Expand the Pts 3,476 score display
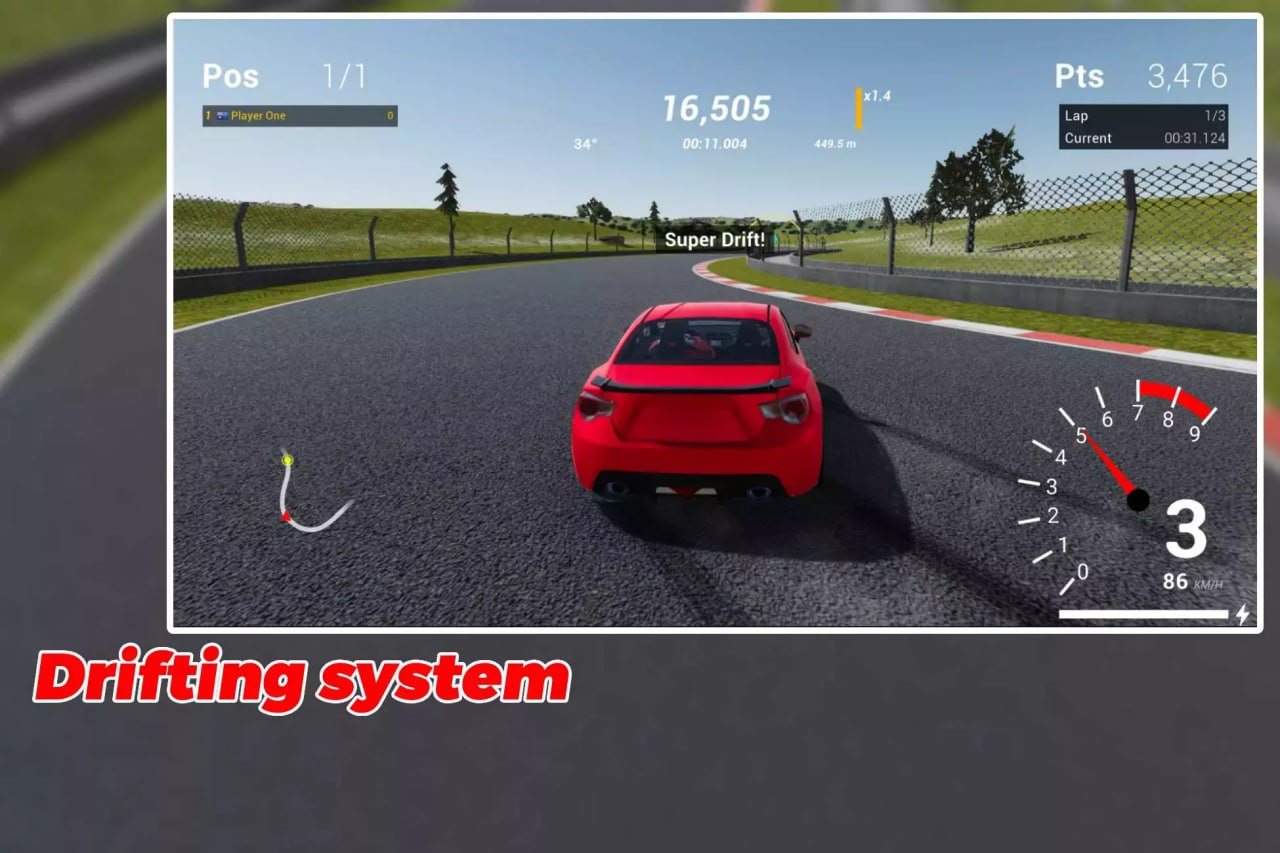Image resolution: width=1280 pixels, height=853 pixels. point(1142,76)
